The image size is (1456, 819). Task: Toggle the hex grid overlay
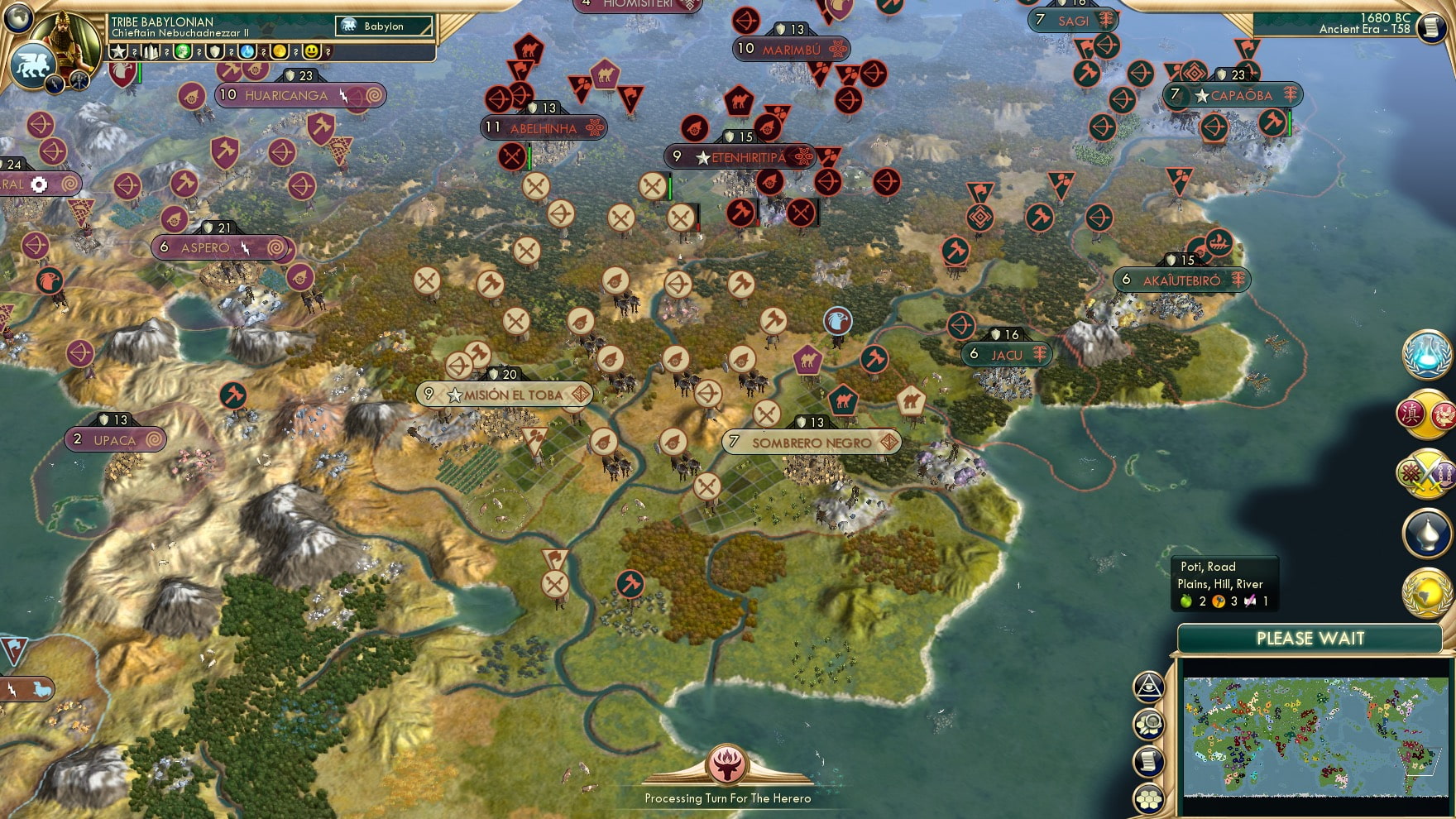click(x=1148, y=799)
